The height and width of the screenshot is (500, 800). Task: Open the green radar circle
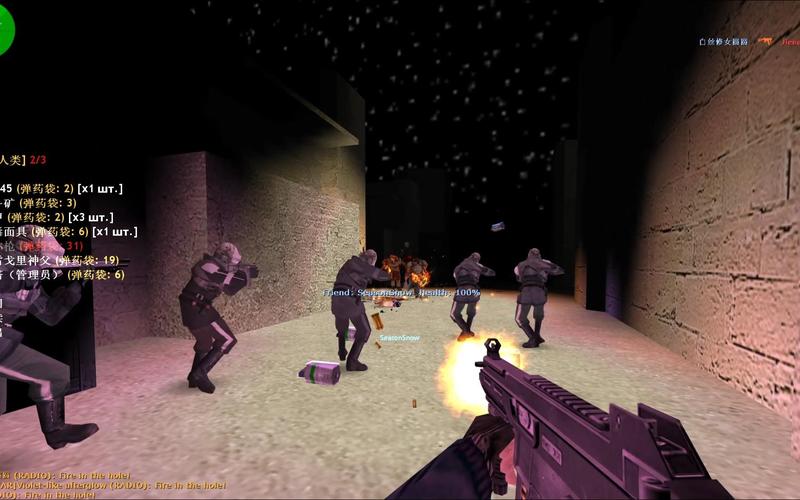pos(5,30)
